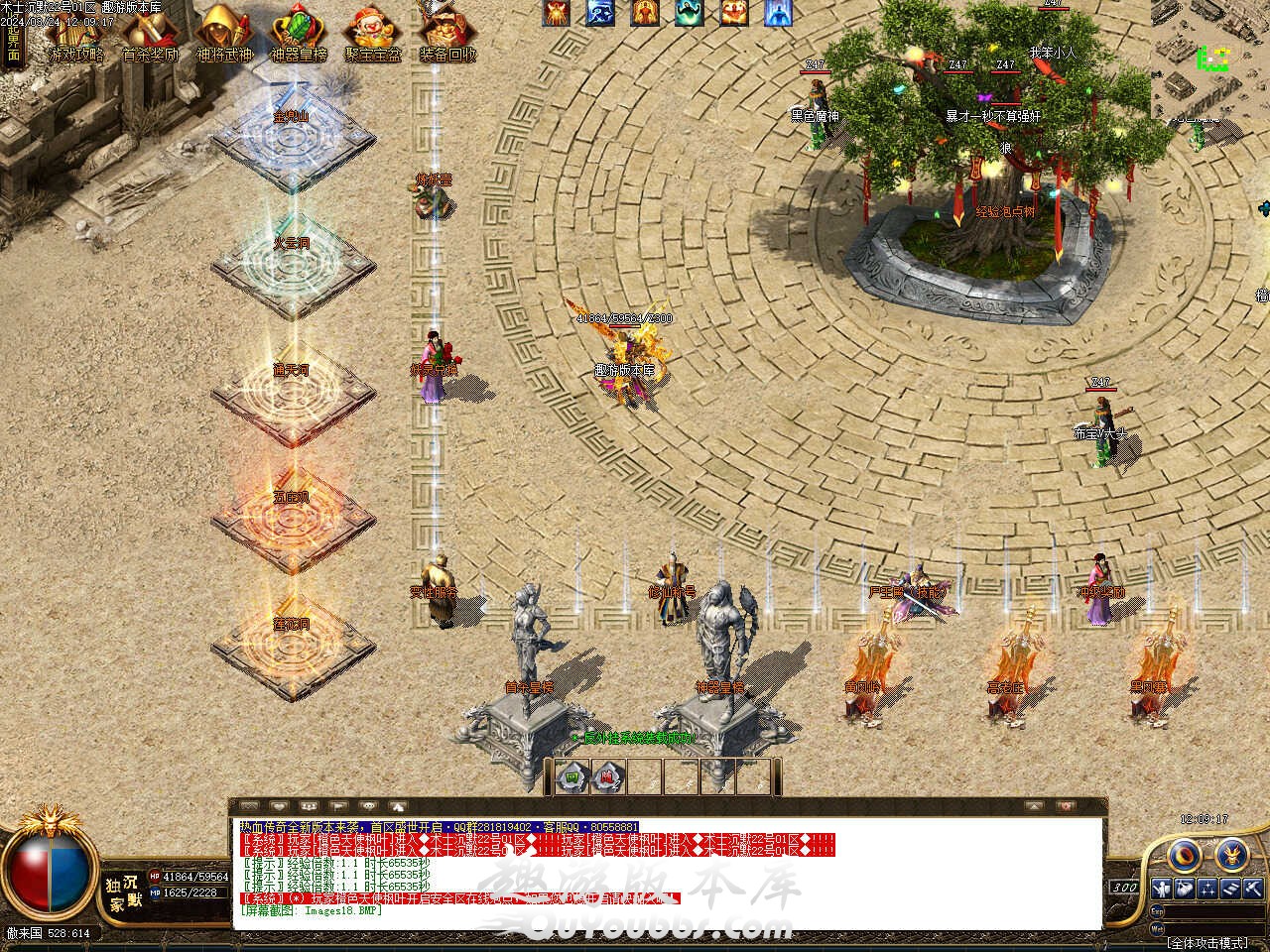Screen dimensions: 1270x952
Task: Select the green scroll hotbar slot
Action: pos(572,776)
